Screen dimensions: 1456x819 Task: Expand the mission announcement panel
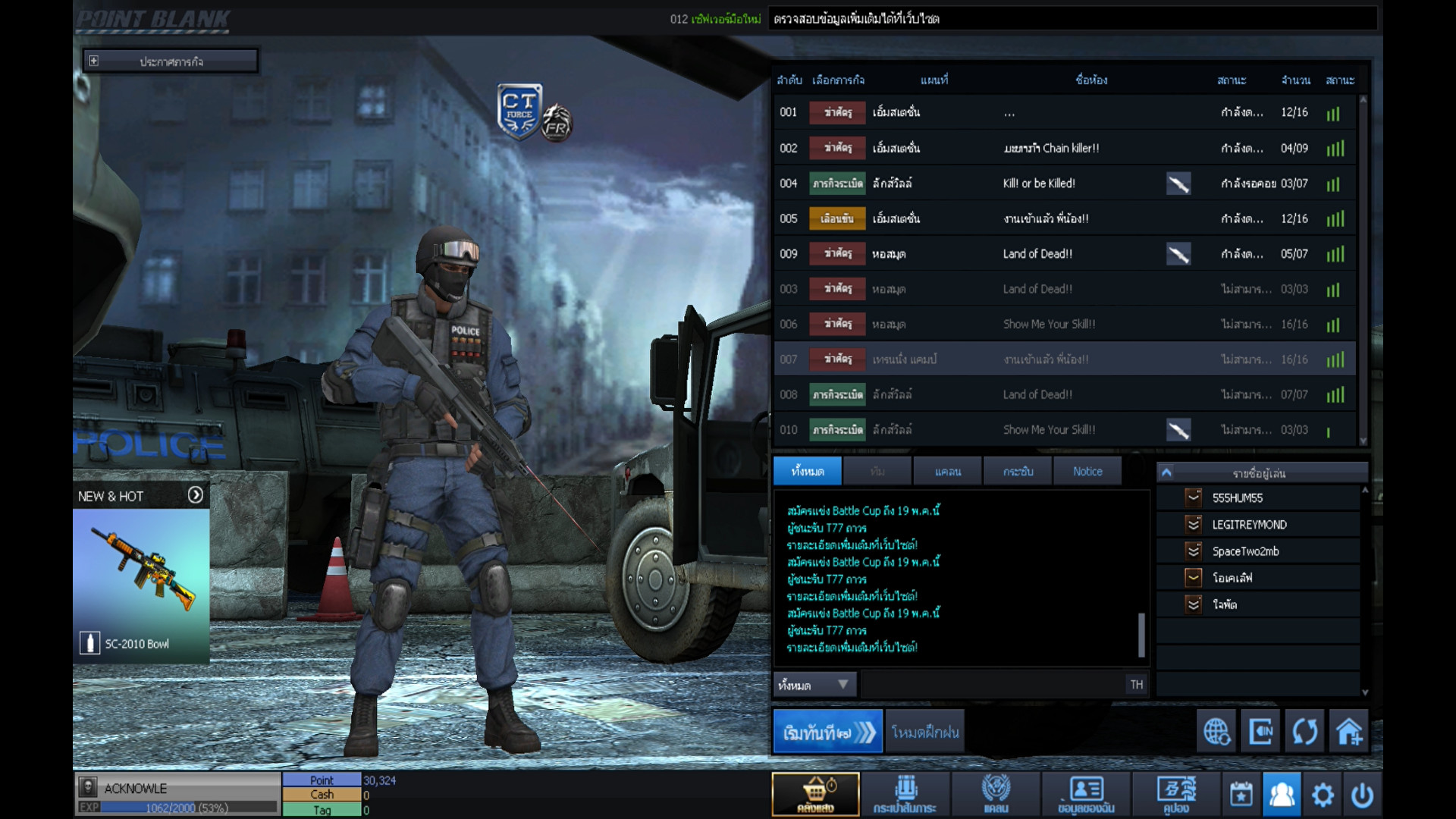point(93,61)
